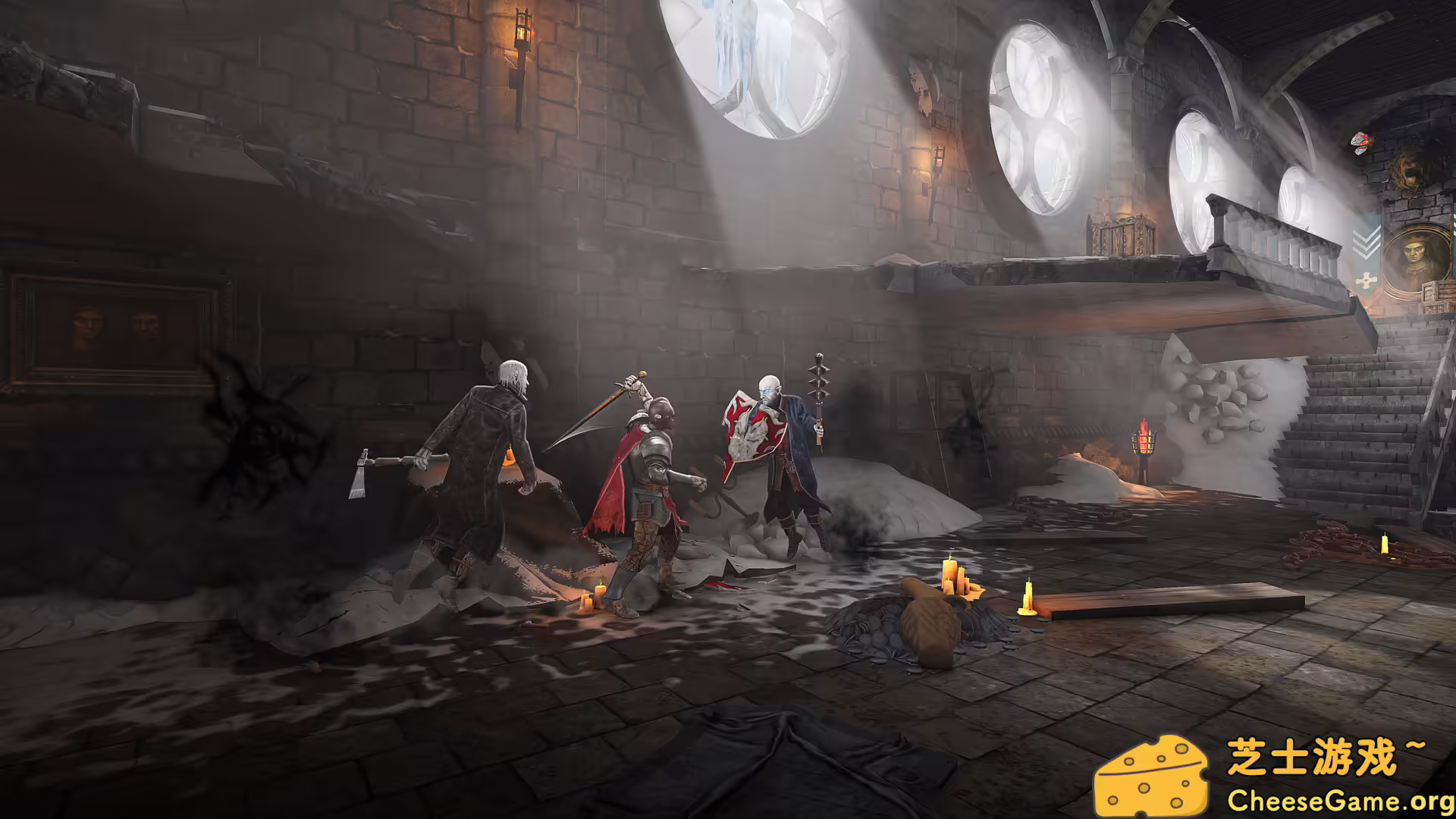Select the colorful jester mask on the upper wall

coord(1359,143)
